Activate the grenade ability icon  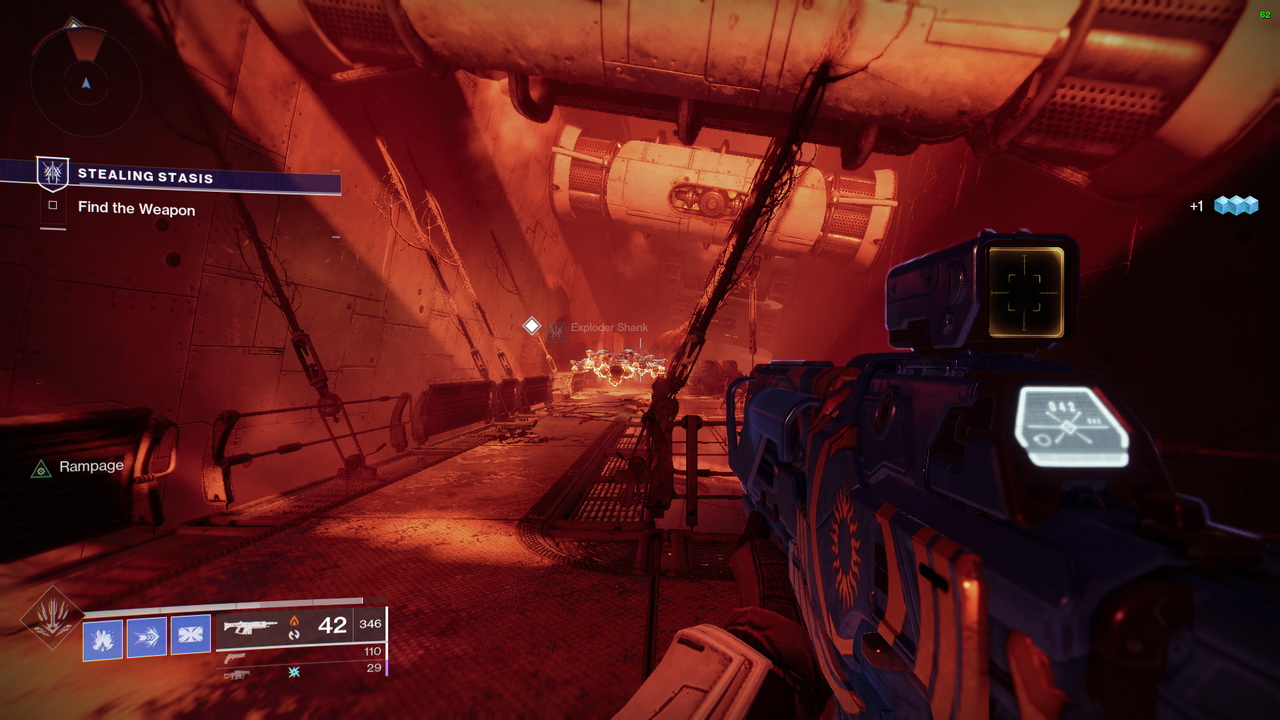[x=103, y=638]
